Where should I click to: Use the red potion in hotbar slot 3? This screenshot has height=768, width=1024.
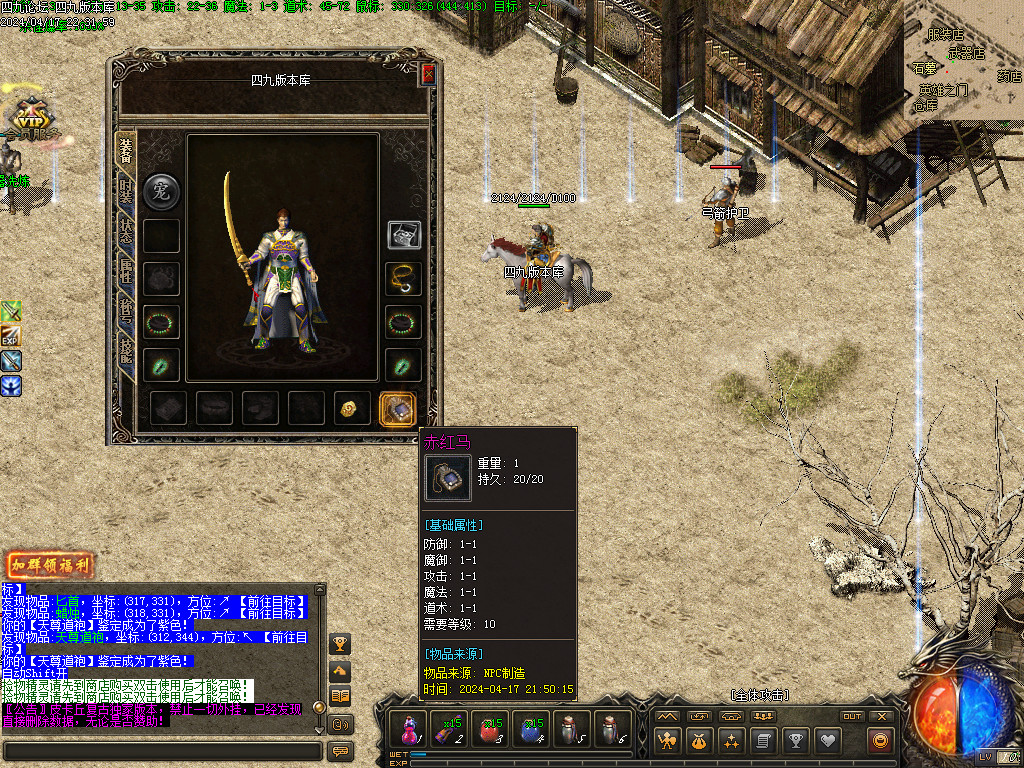click(490, 729)
